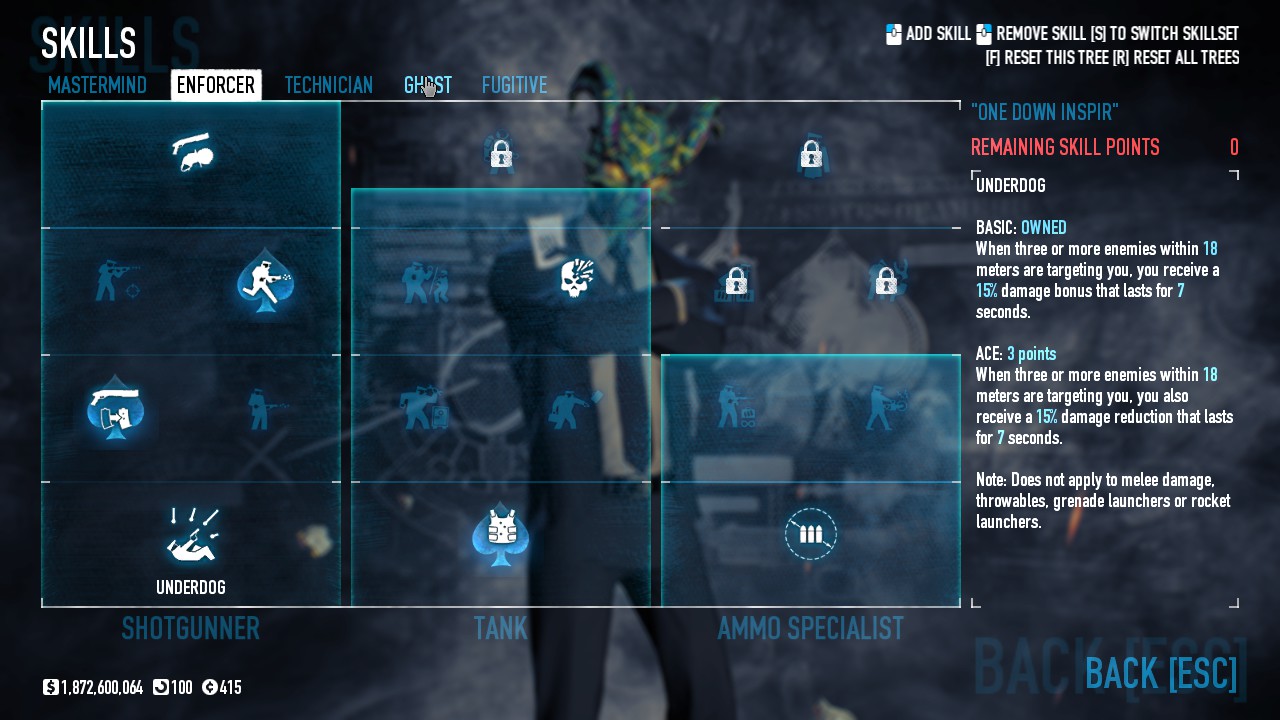Choose the skull skill in Tank tree
The image size is (1280, 720).
pyautogui.click(x=575, y=280)
